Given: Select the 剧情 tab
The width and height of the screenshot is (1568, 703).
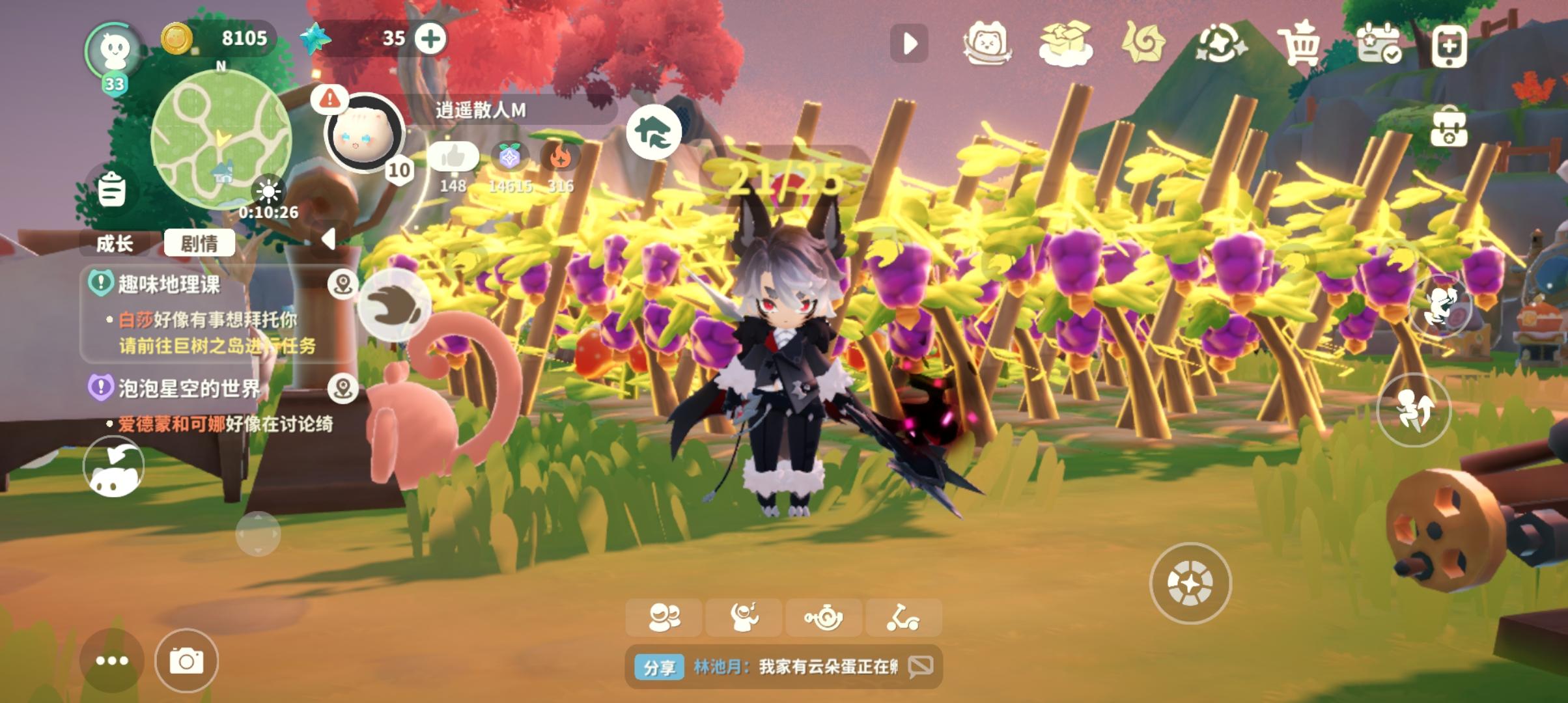Looking at the screenshot, I should [200, 242].
